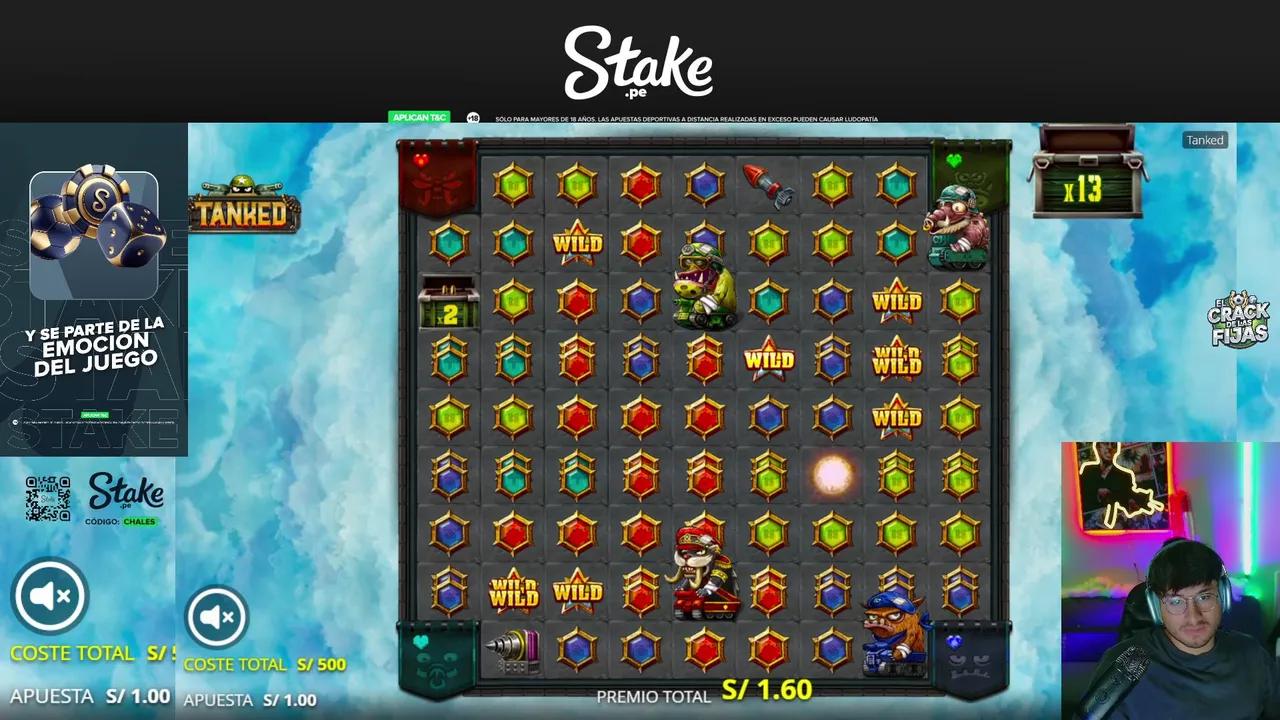1280x720 pixels.
Task: Mute the right stream audio
Action: point(216,617)
